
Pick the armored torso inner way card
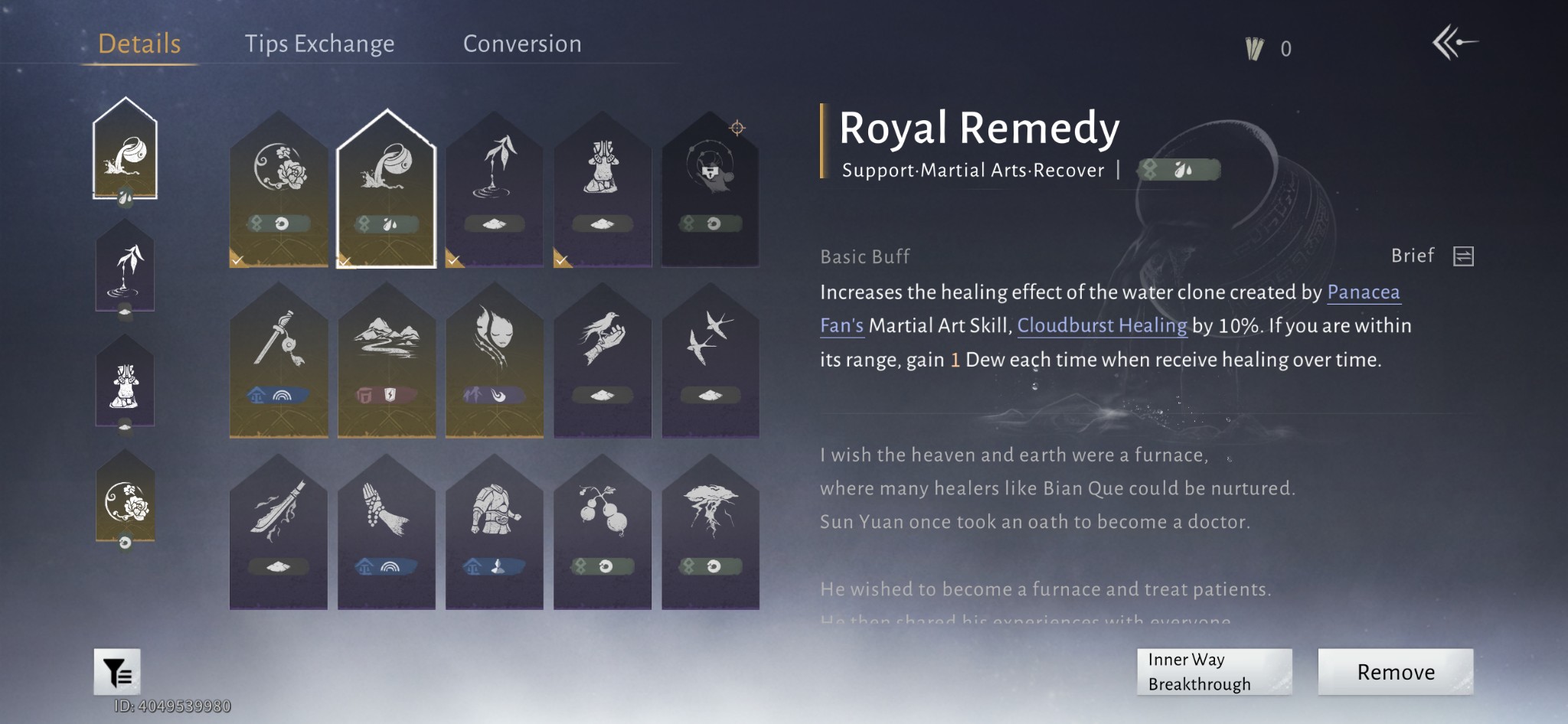point(495,532)
